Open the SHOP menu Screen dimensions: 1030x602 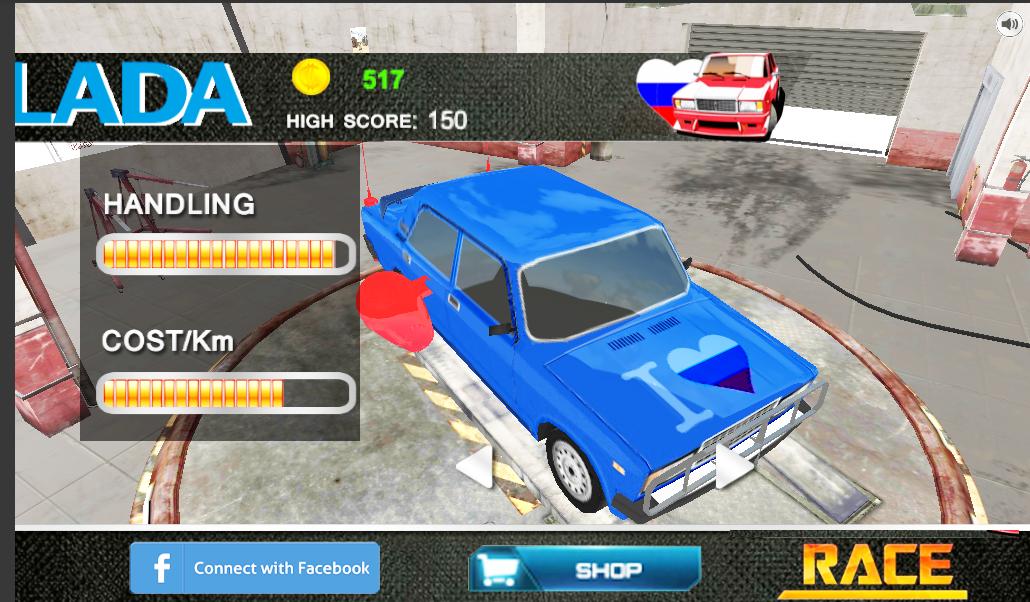[585, 569]
